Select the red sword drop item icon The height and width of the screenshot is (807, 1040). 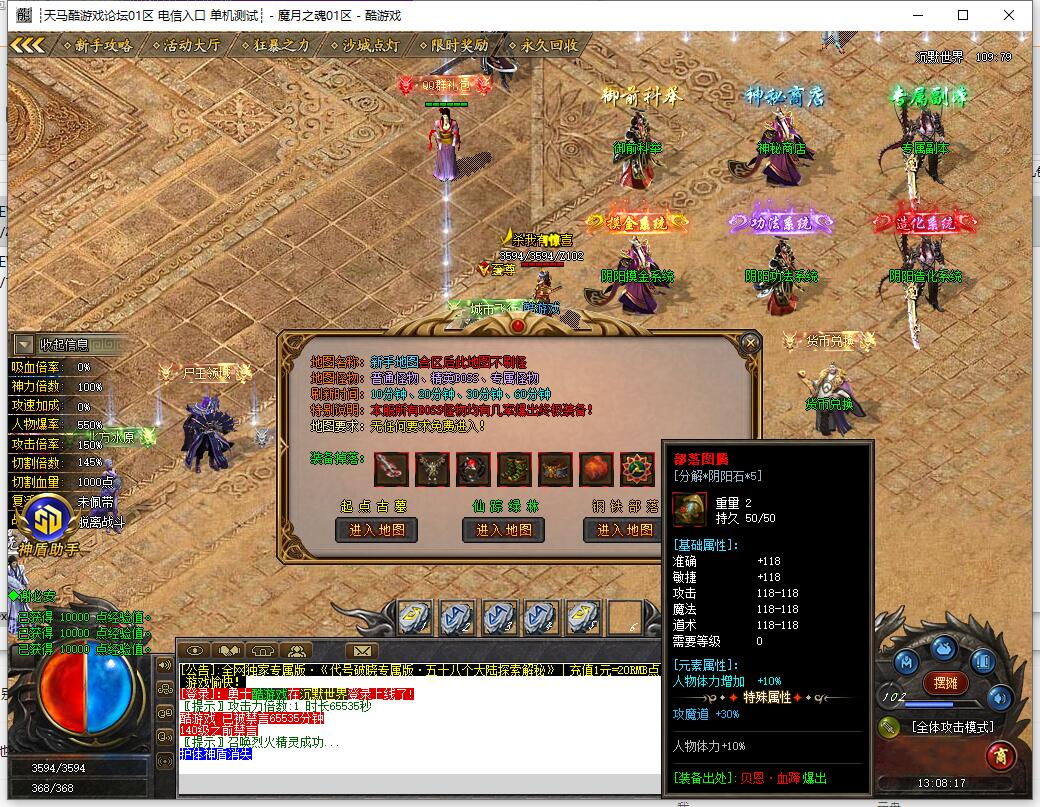(391, 468)
